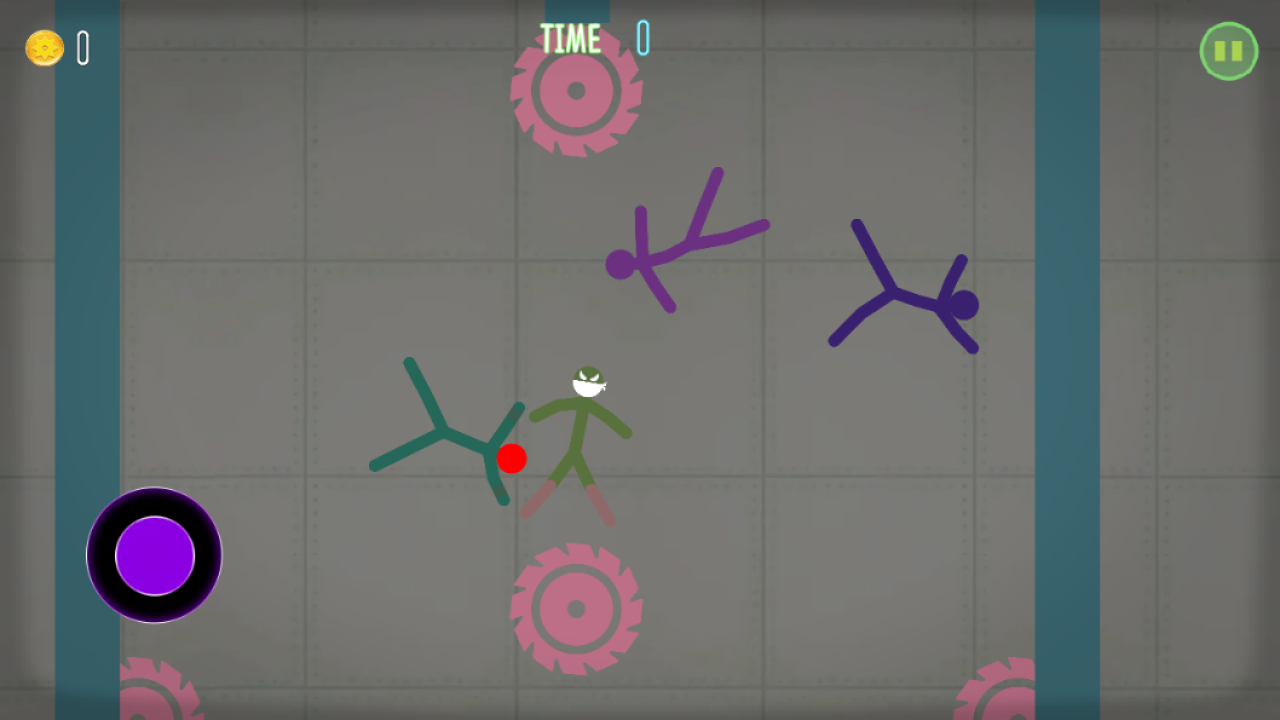The image size is (1280, 720).
Task: Tap the coin counter showing zero
Action: (84, 46)
